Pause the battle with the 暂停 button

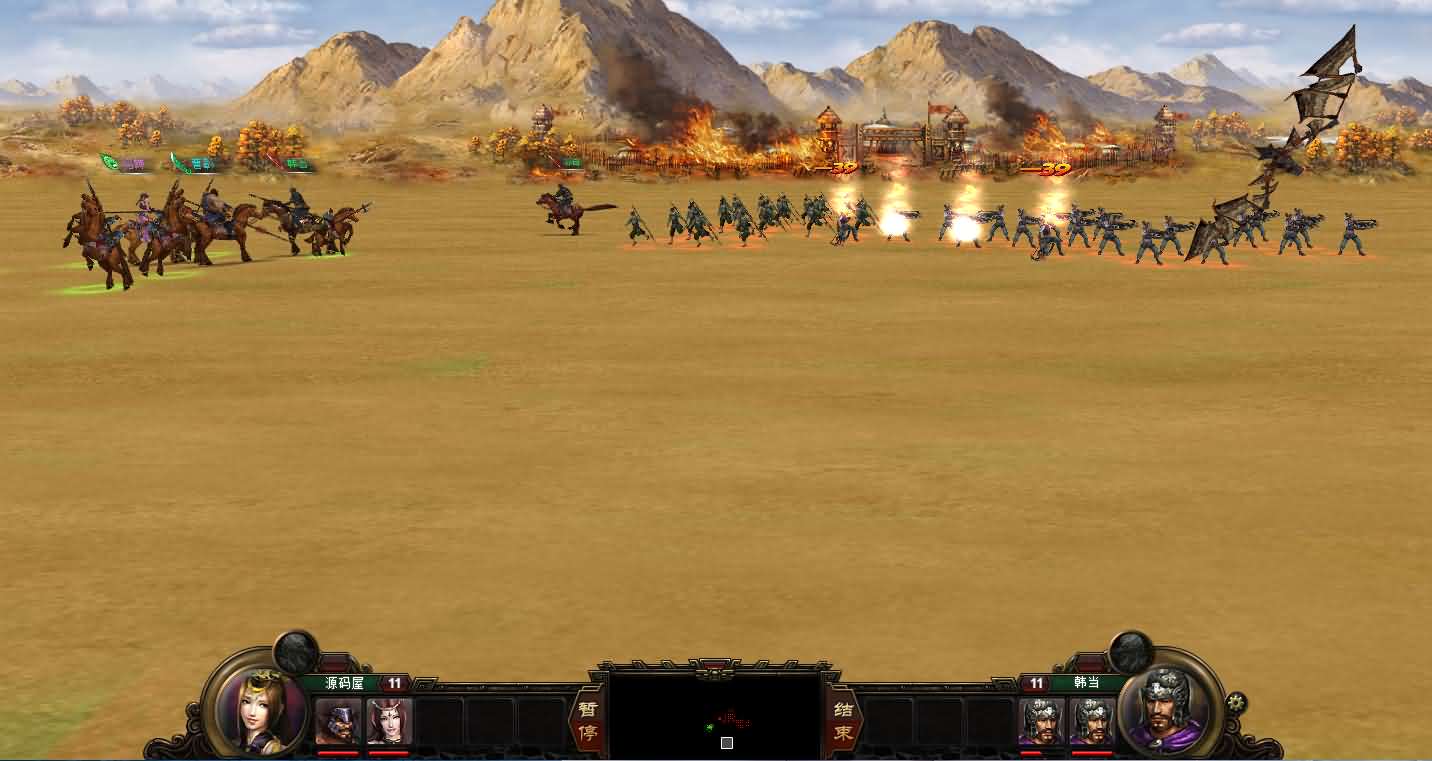(x=585, y=721)
